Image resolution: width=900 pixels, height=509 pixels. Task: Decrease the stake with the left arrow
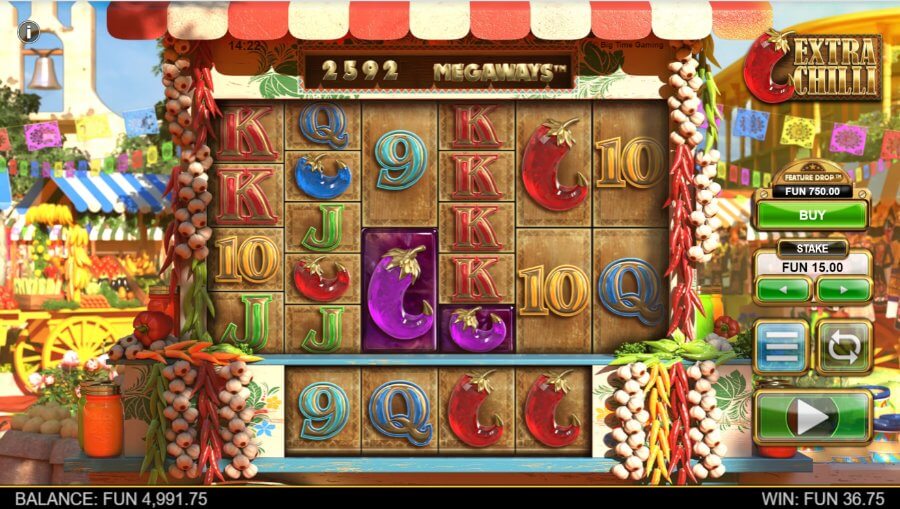[x=782, y=289]
